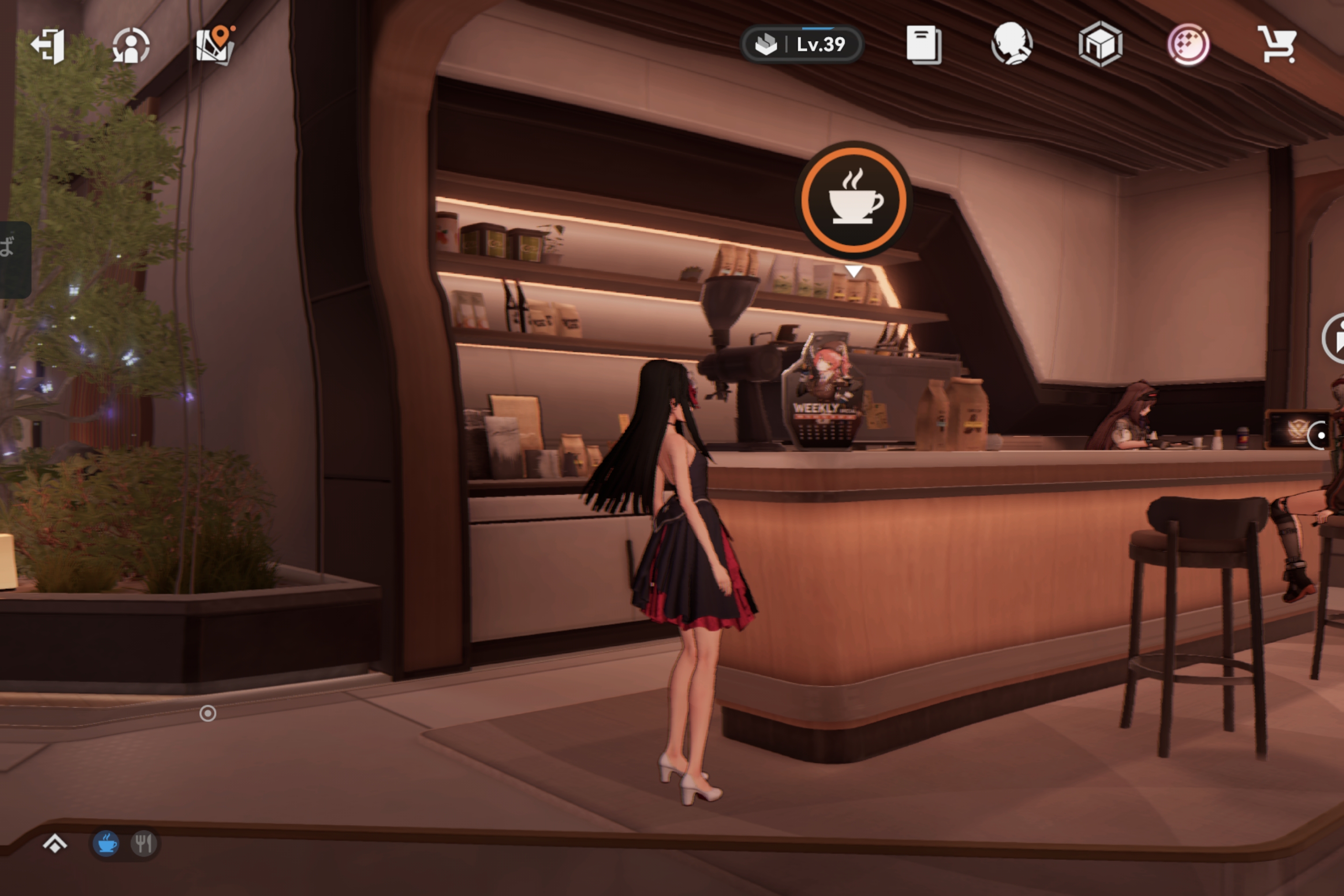
Task: Open the hexagonal cube icon
Action: pyautogui.click(x=1100, y=45)
